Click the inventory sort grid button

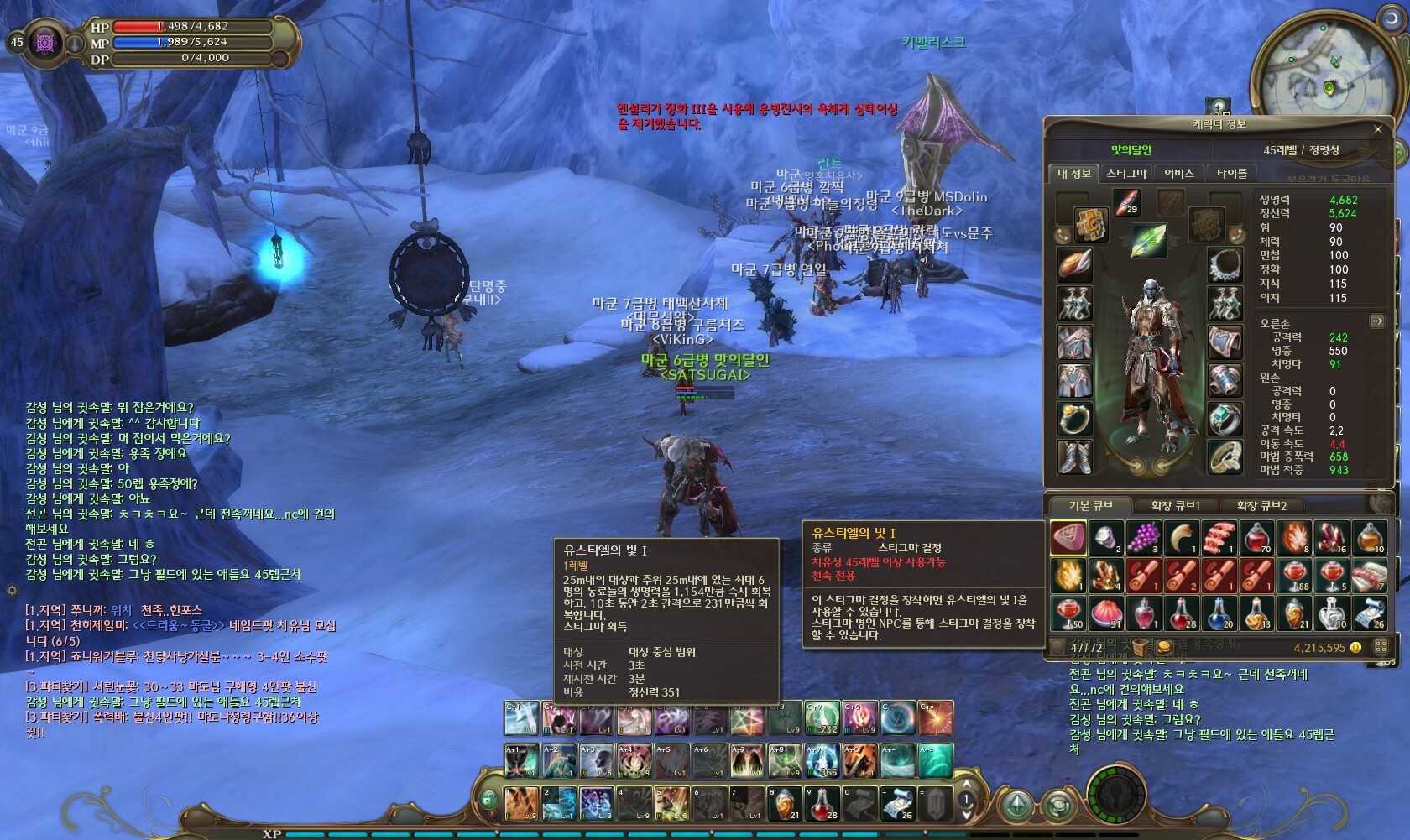1380,647
